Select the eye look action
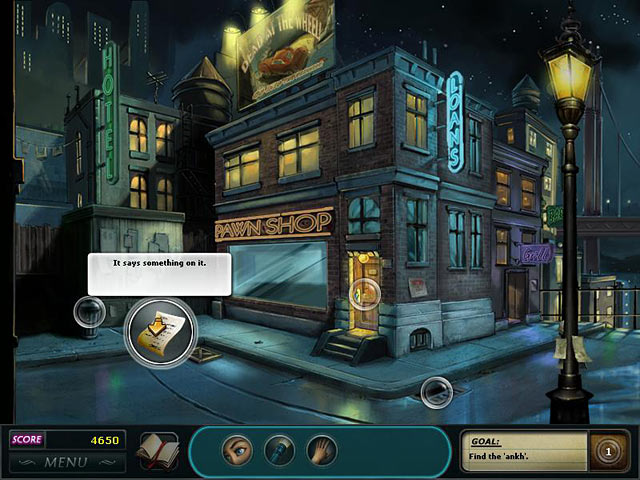This screenshot has height=480, width=640. [235, 450]
